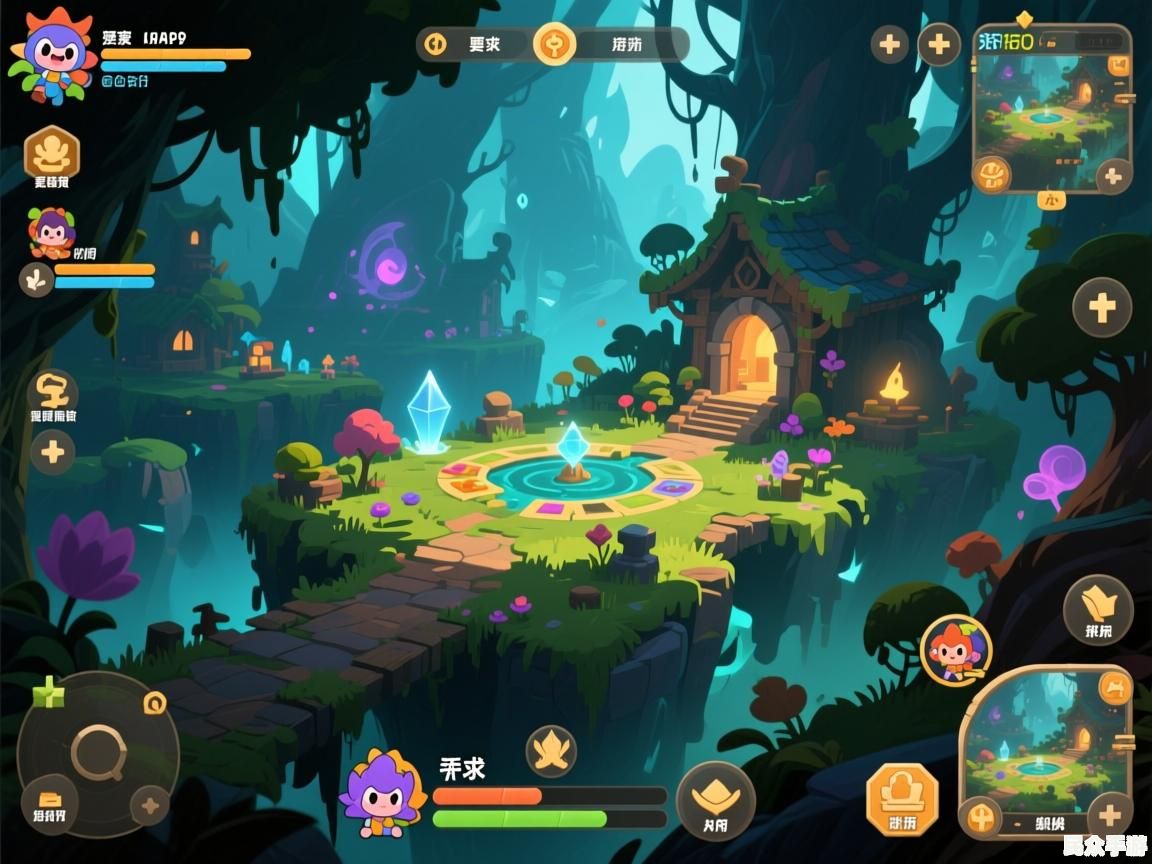Select the party member portrait on the left
The height and width of the screenshot is (864, 1152).
click(x=50, y=233)
